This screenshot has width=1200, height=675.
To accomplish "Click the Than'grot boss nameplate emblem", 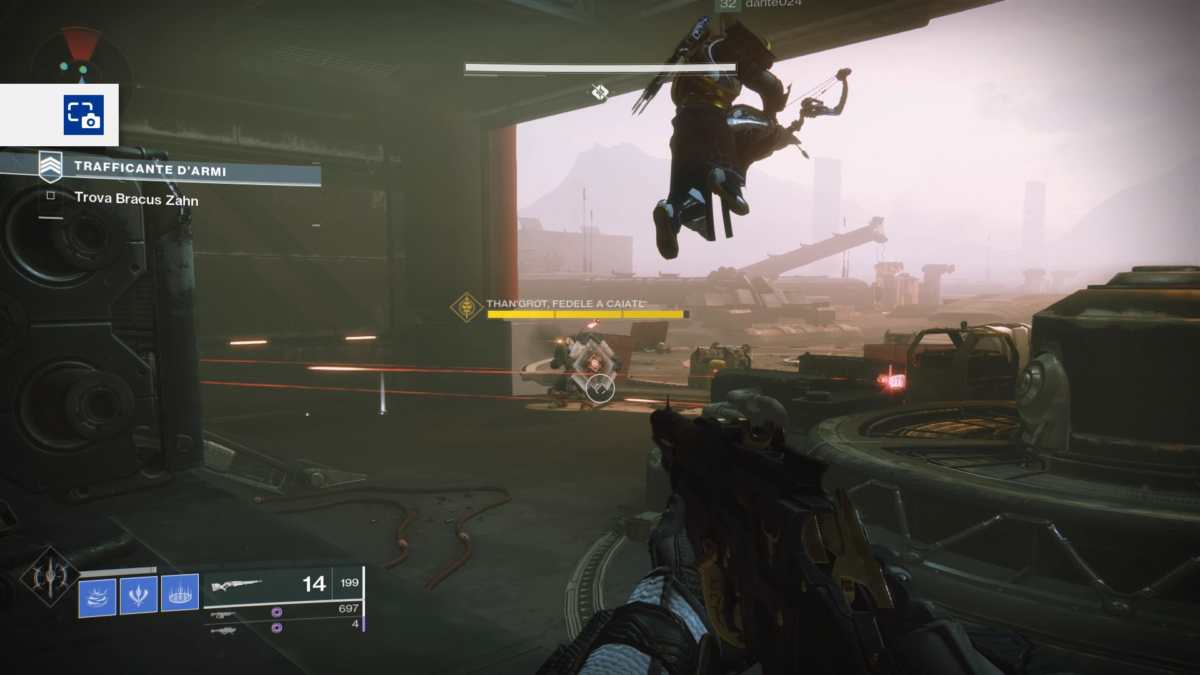I will 466,306.
